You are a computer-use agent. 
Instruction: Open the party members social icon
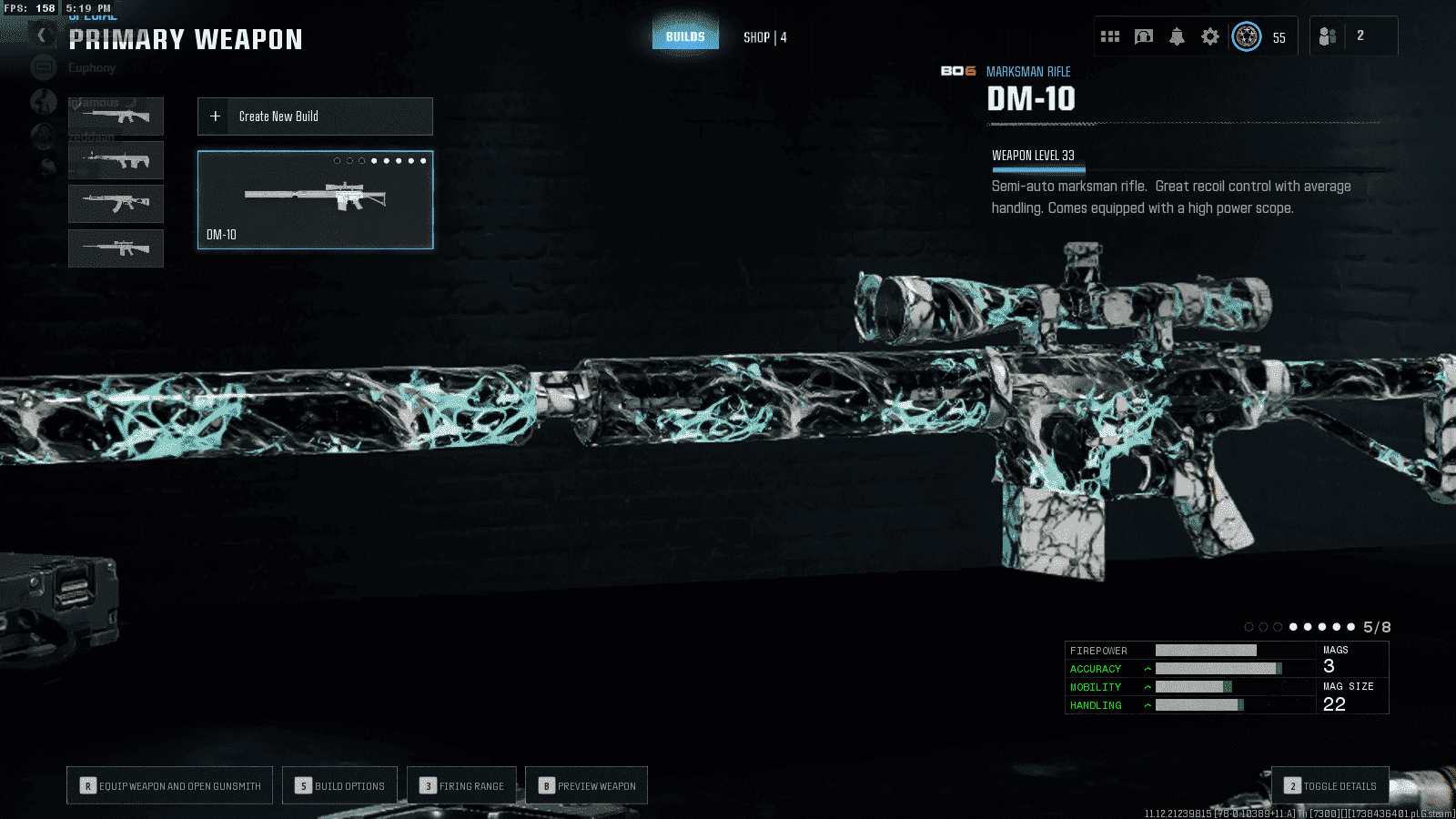coord(1328,36)
